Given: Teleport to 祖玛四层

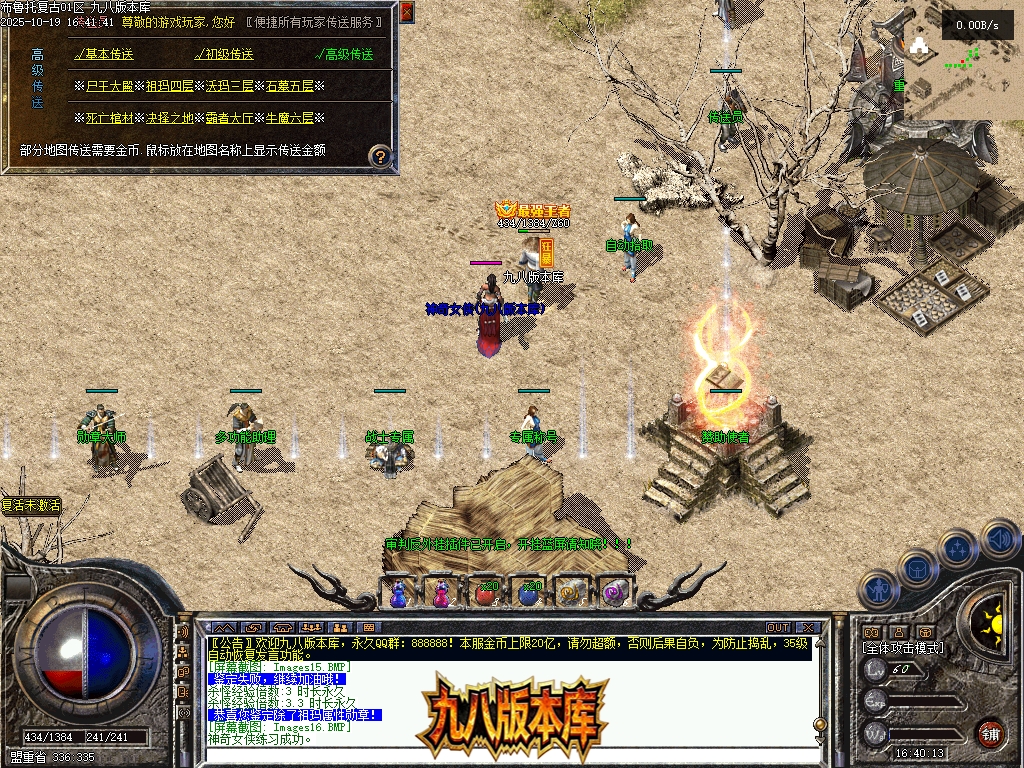Looking at the screenshot, I should pyautogui.click(x=170, y=86).
